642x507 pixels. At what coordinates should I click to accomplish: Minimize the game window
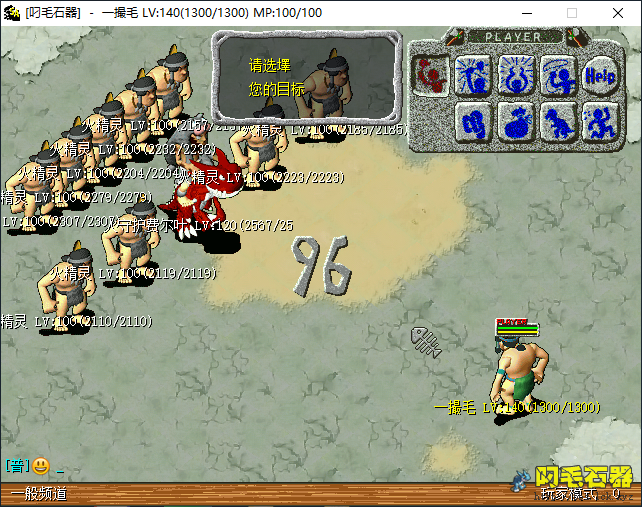click(x=526, y=13)
